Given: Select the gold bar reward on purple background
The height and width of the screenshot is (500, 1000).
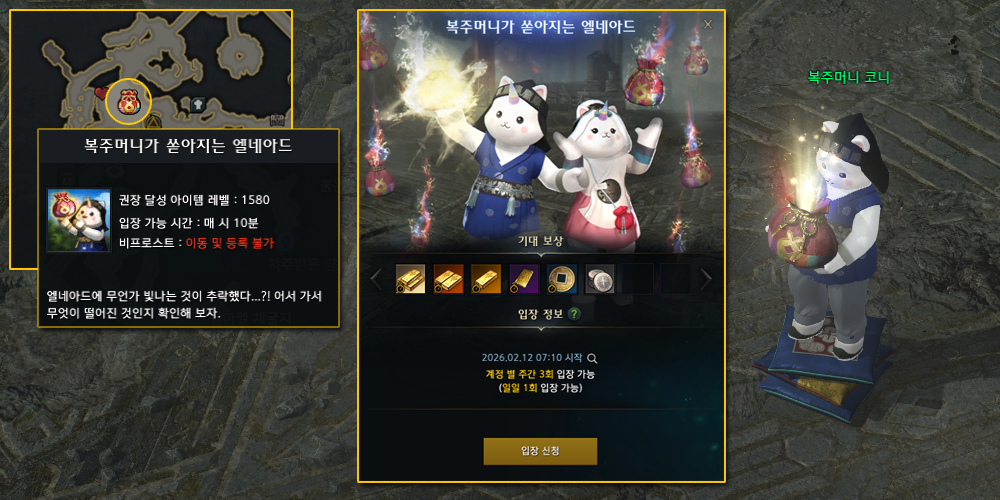Looking at the screenshot, I should coord(524,279).
